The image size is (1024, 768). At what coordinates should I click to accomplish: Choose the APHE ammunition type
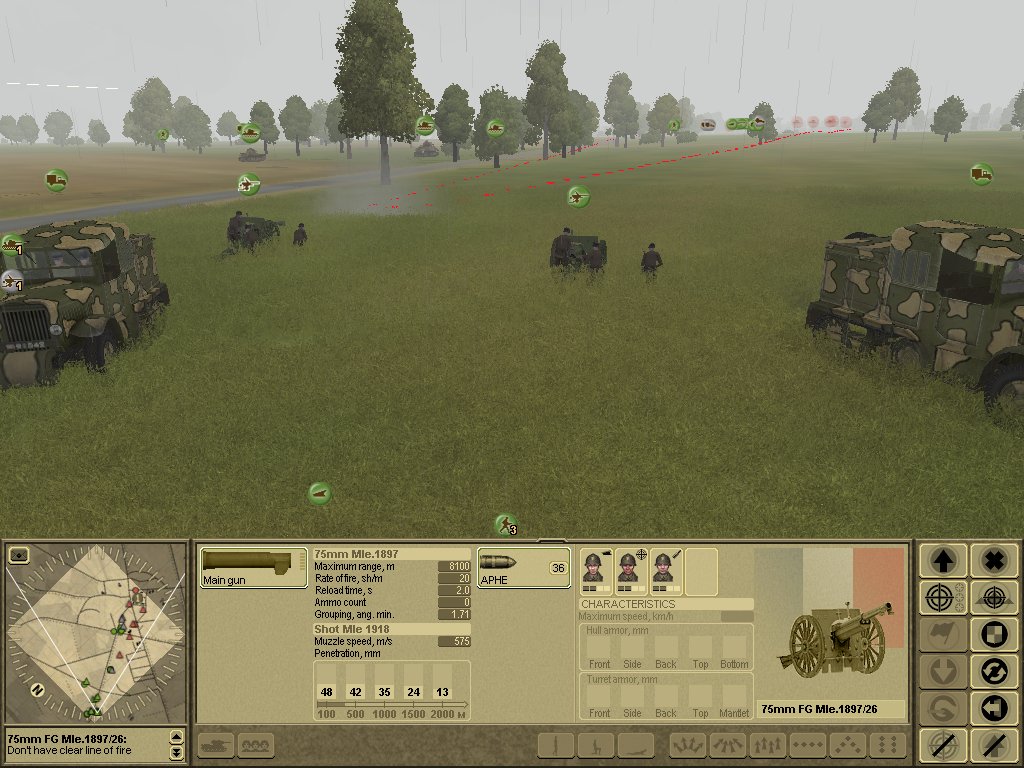pos(523,567)
